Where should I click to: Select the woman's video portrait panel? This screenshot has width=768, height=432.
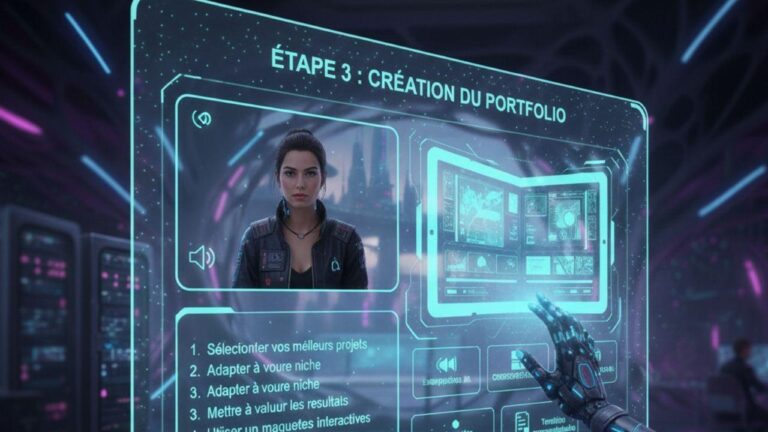point(300,208)
